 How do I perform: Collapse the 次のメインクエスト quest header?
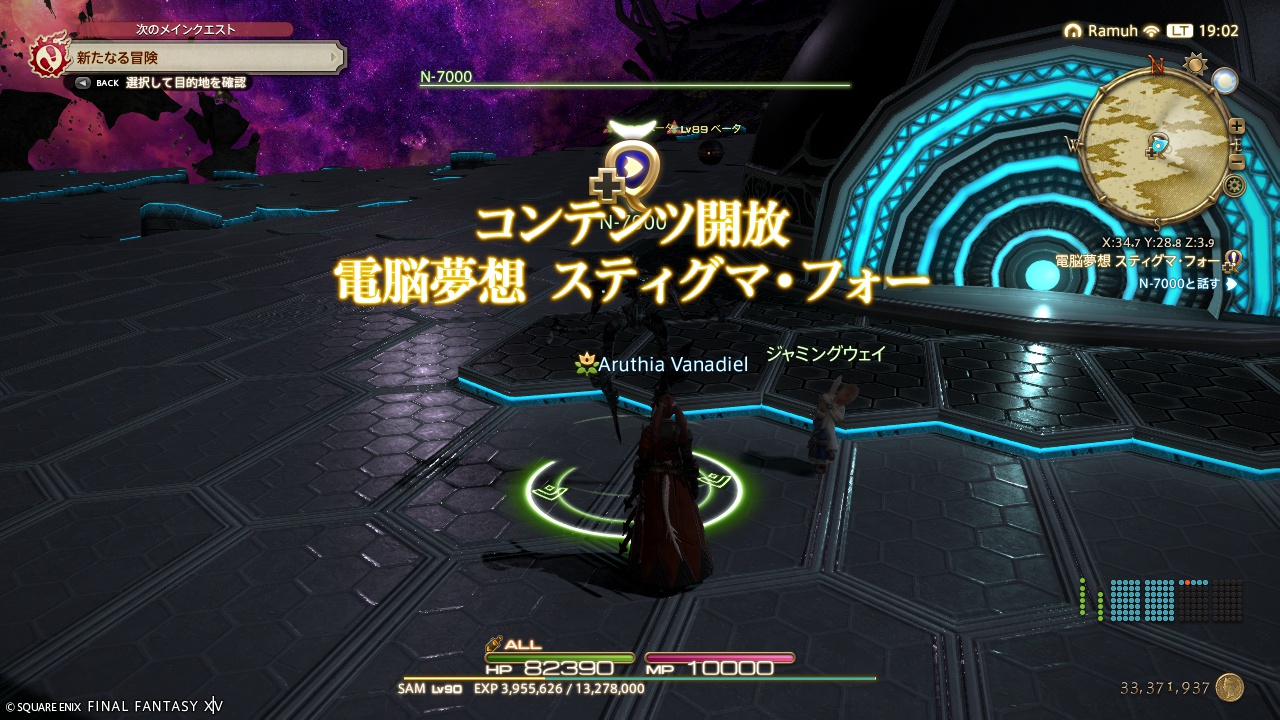coord(184,28)
